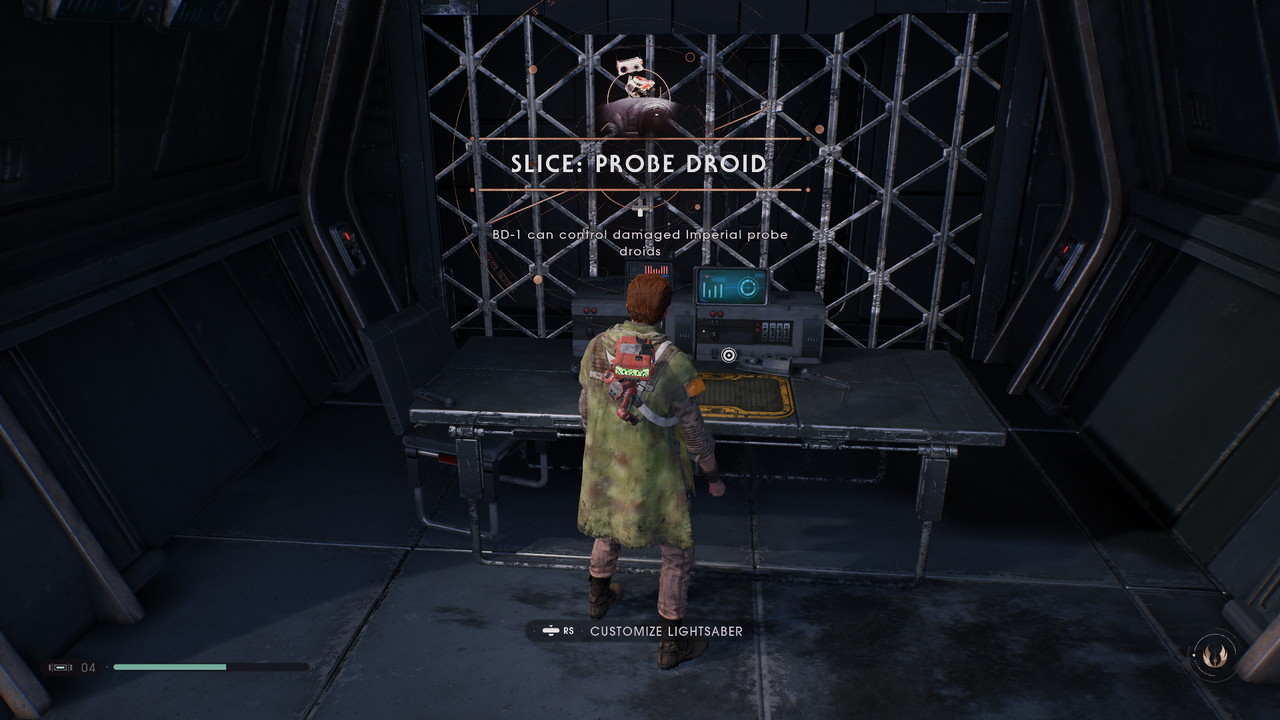1280x720 pixels.
Task: Click the Jedi Order emblem icon
Action: tap(1216, 656)
